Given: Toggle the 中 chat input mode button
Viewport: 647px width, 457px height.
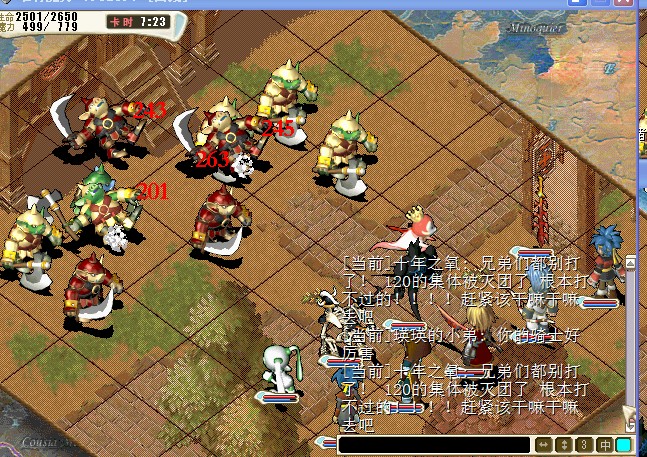Looking at the screenshot, I should pyautogui.click(x=604, y=445).
